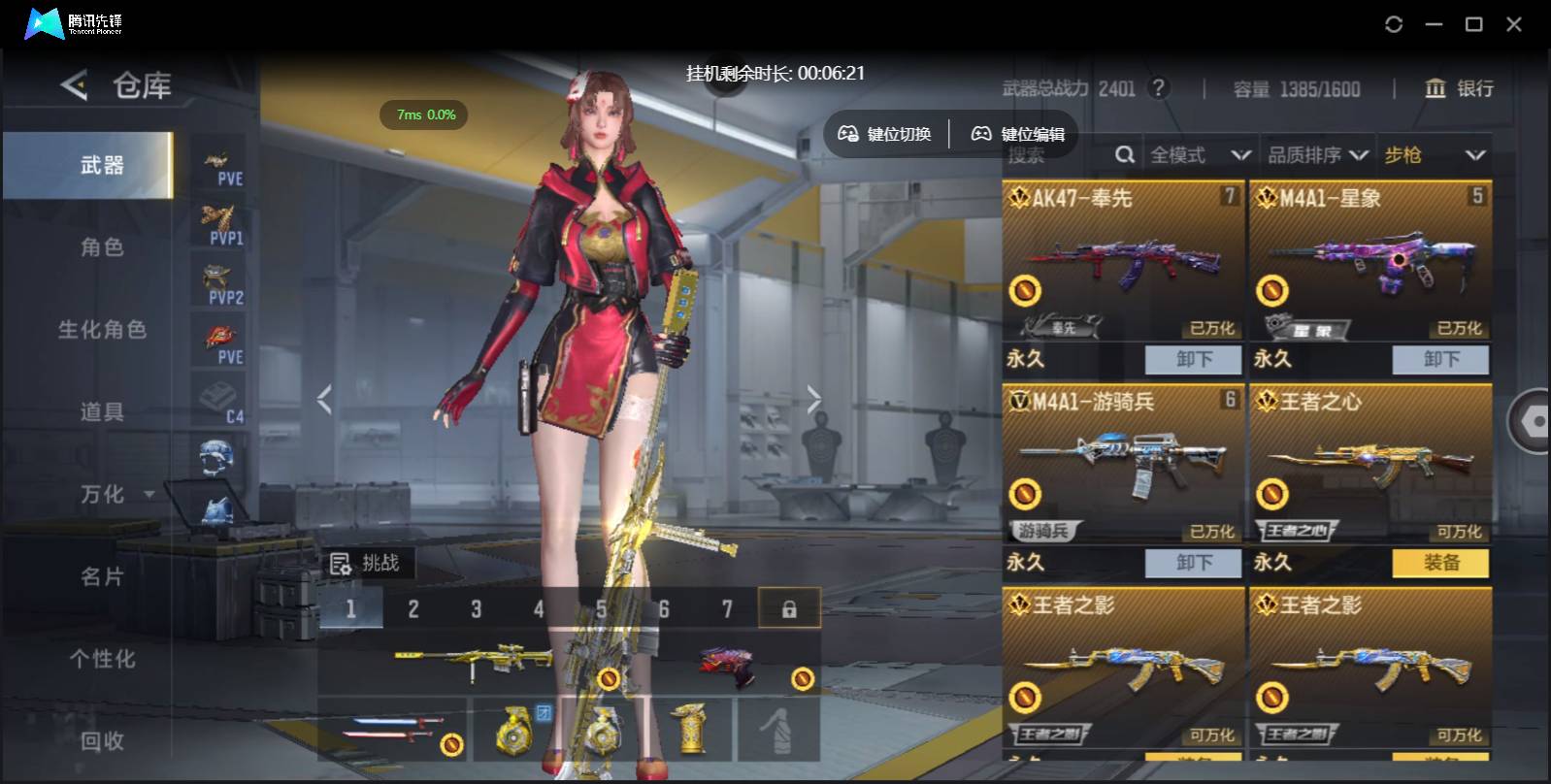Viewport: 1551px width, 784px height.
Task: Switch to the 个性化 customization tab
Action: coord(102,660)
